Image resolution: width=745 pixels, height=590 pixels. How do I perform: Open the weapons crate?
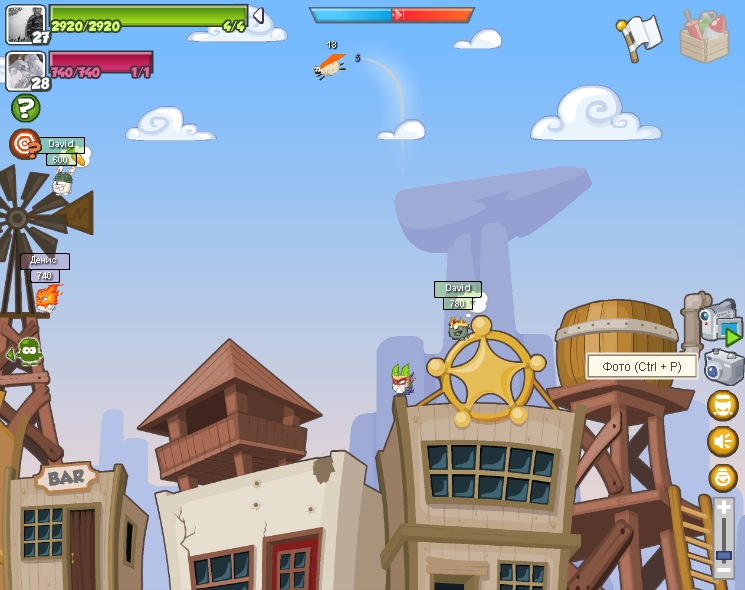[704, 39]
